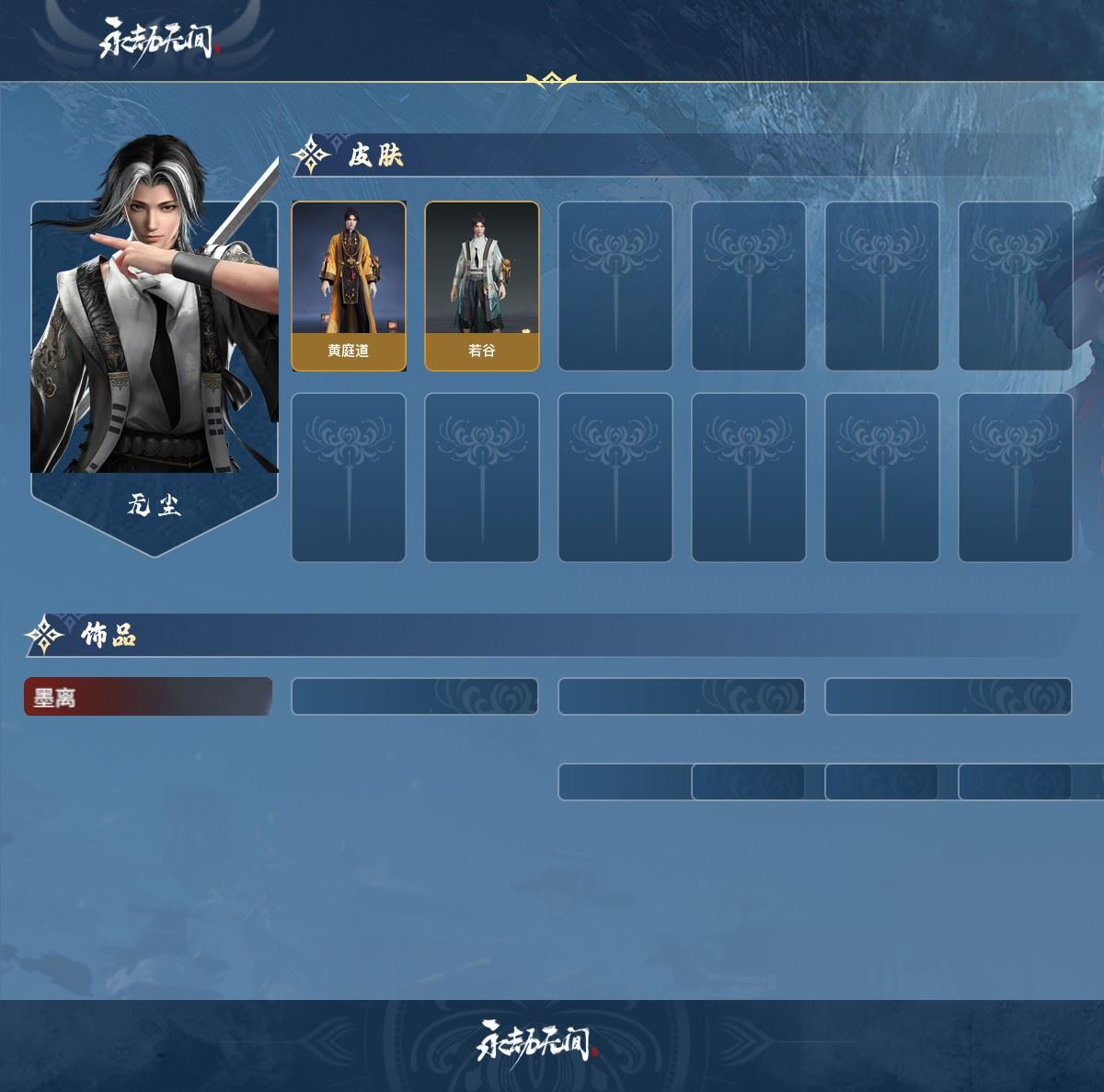
Task: Select the 黄庭道 skin card
Action: point(349,286)
